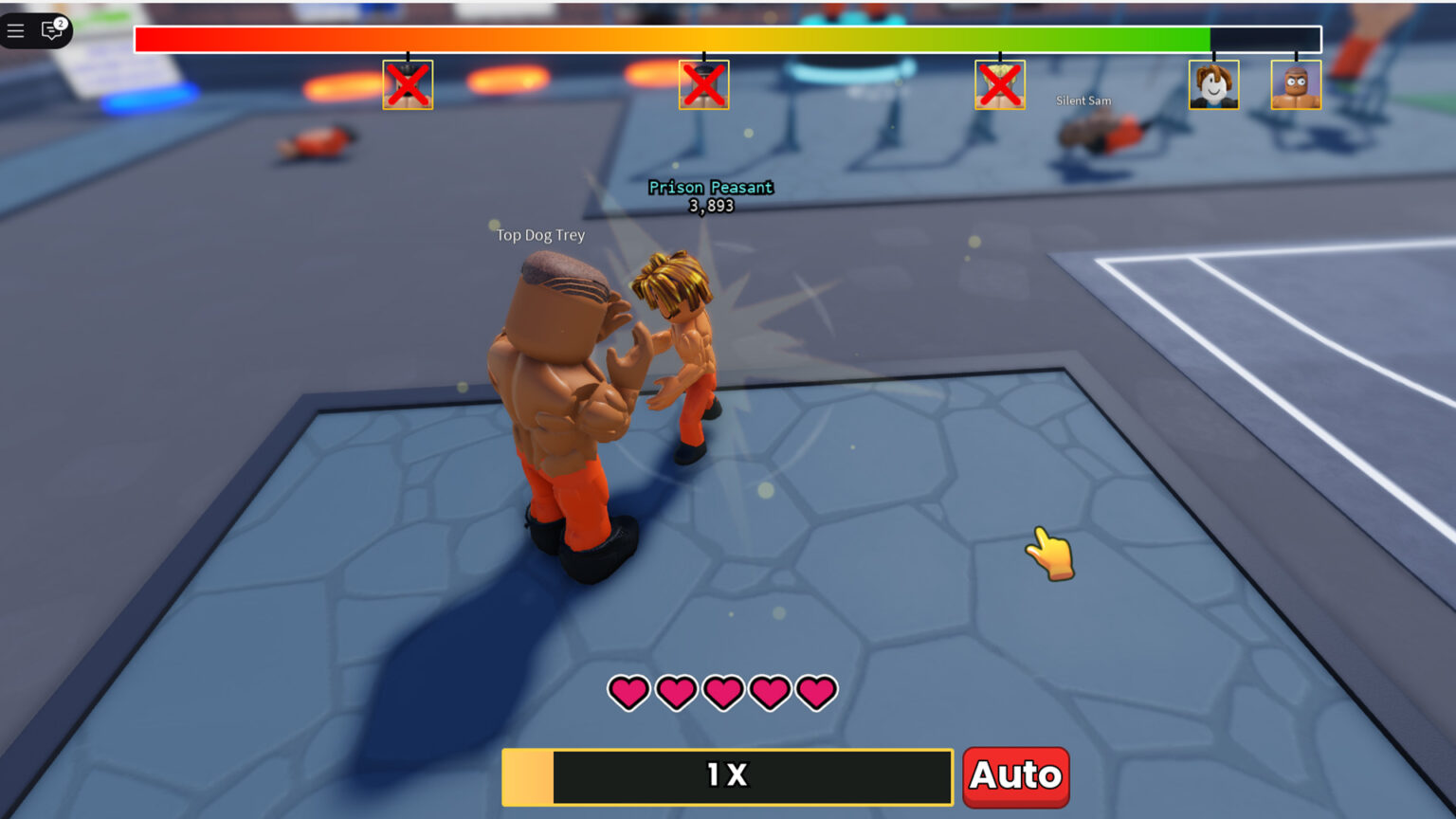1456x819 pixels.
Task: Click the pointing hand indicator
Action: (1047, 555)
